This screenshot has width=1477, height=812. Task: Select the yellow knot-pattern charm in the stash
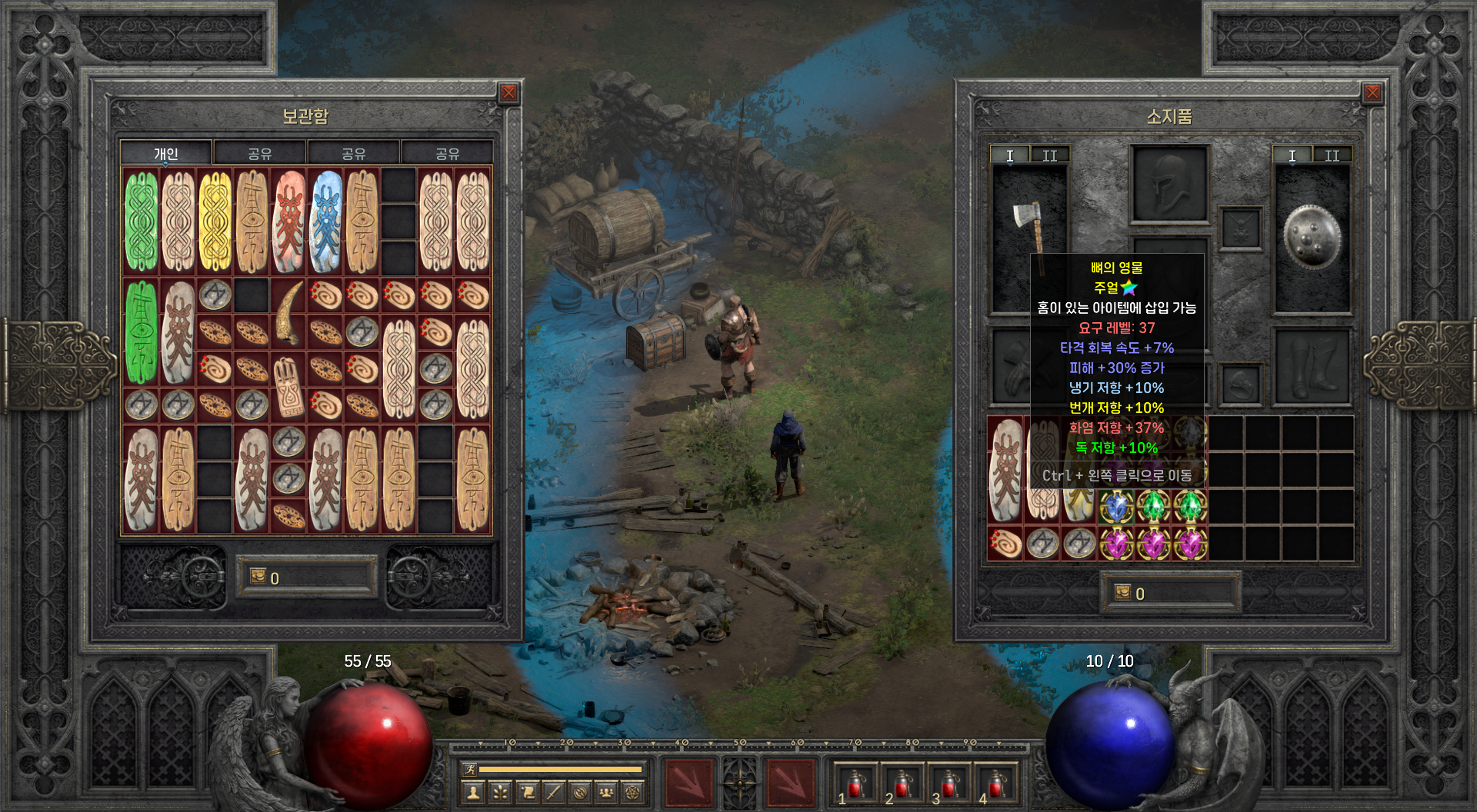click(215, 221)
